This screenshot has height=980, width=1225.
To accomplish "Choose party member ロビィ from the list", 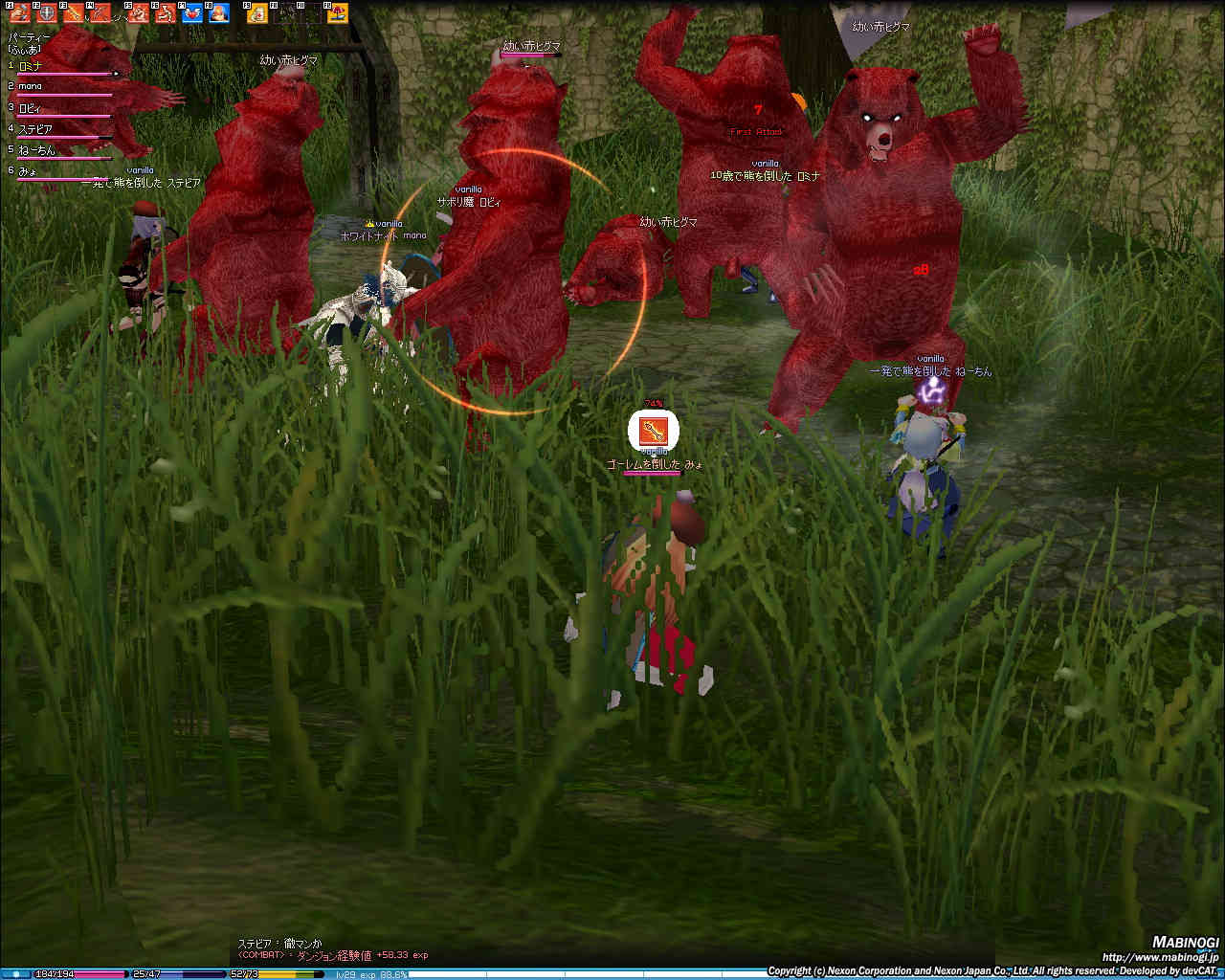I will (x=30, y=108).
